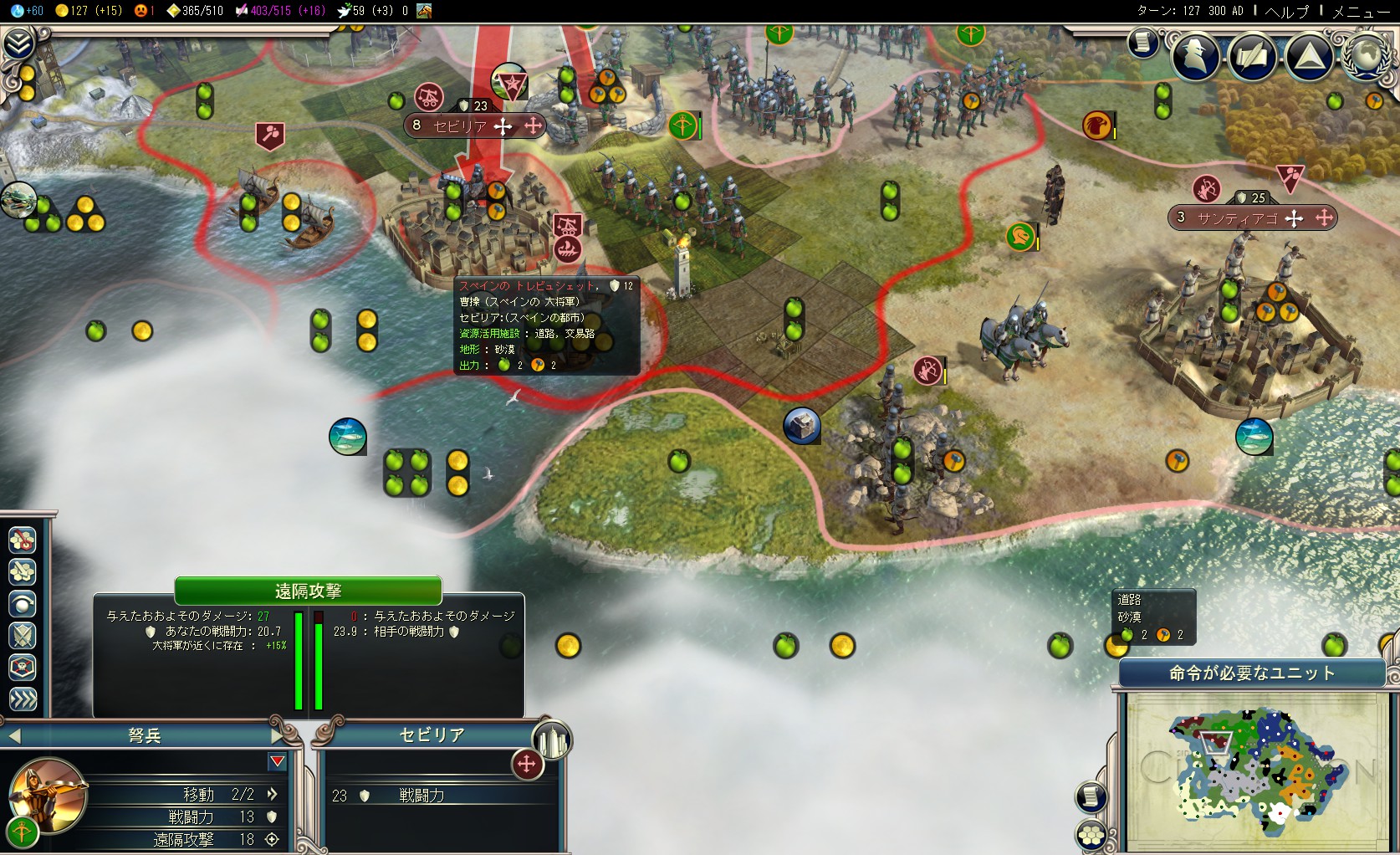Viewport: 1400px width, 855px height.
Task: Open the diplomacy triangle button
Action: [x=1309, y=55]
